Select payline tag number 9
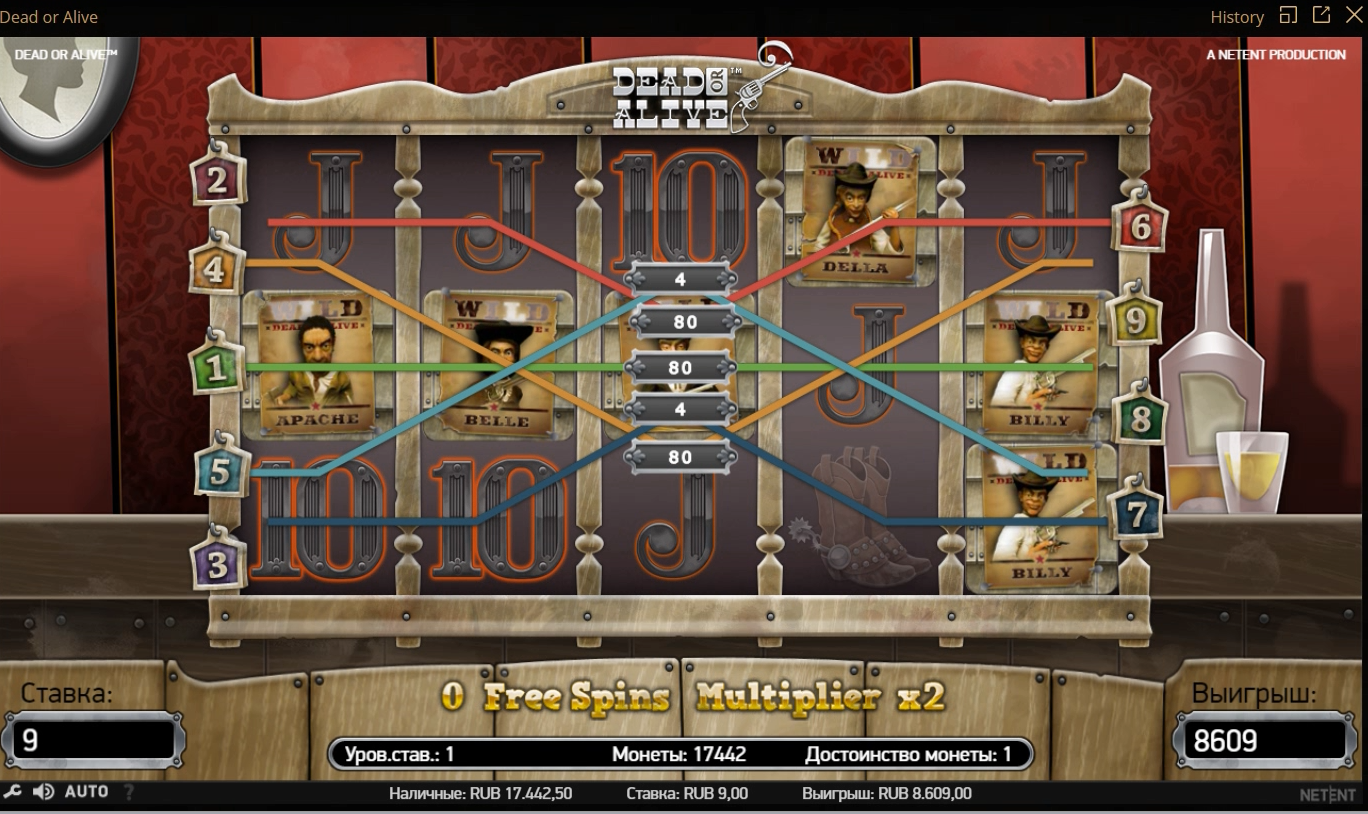 (x=1137, y=321)
